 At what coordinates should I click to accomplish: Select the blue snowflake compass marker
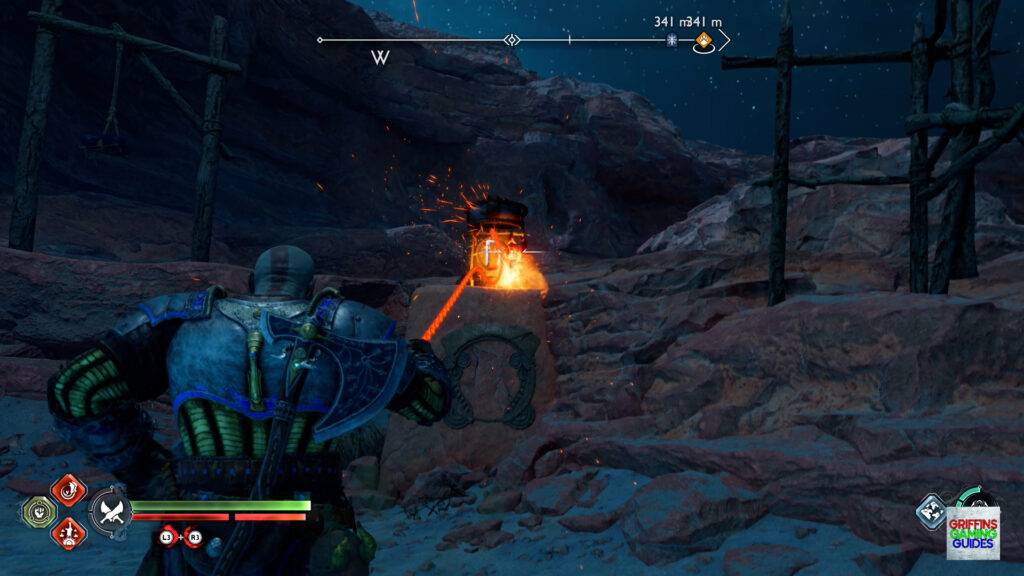[672, 41]
